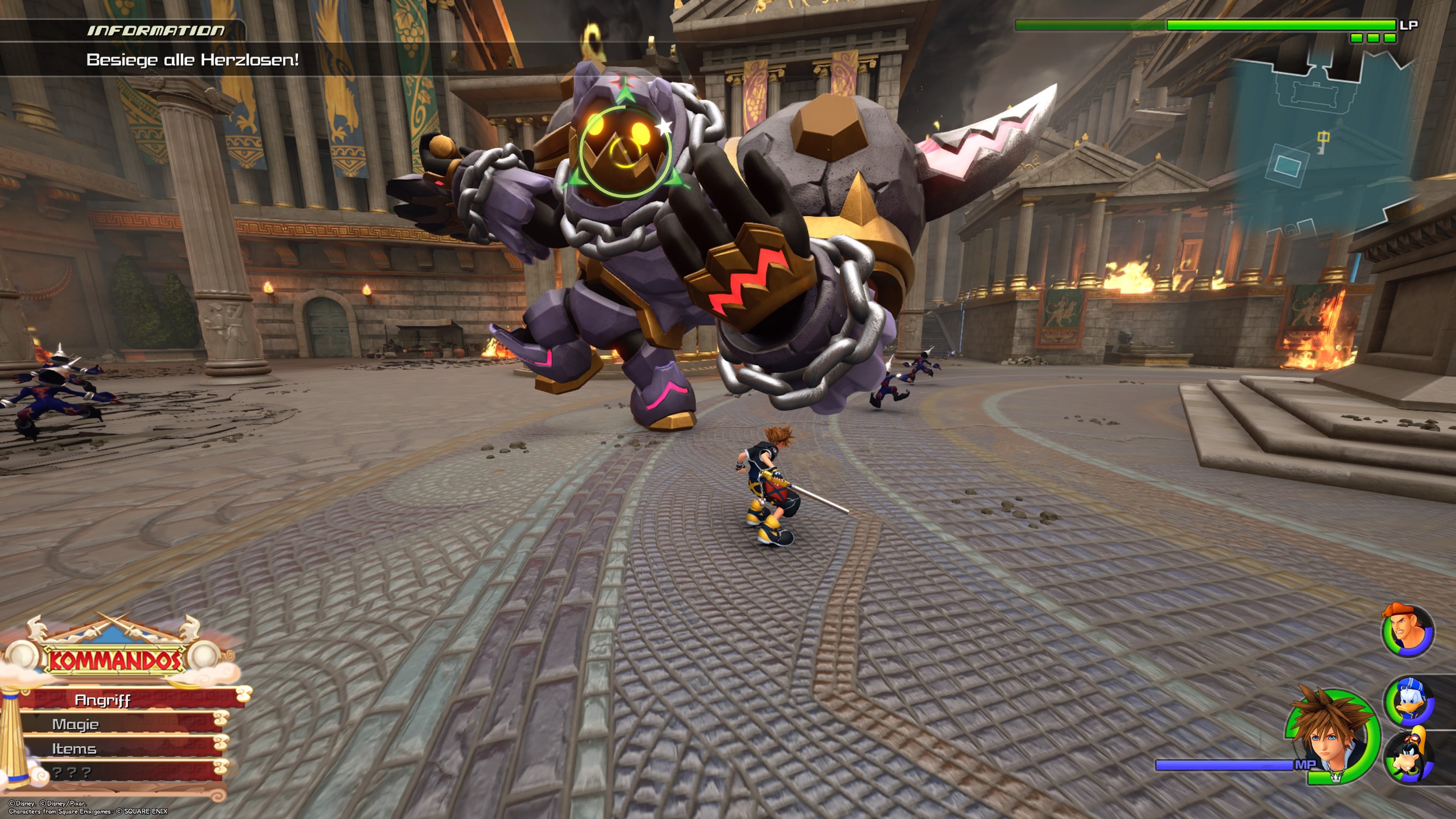The width and height of the screenshot is (1456, 819).
Task: Click the Information banner label
Action: point(155,31)
